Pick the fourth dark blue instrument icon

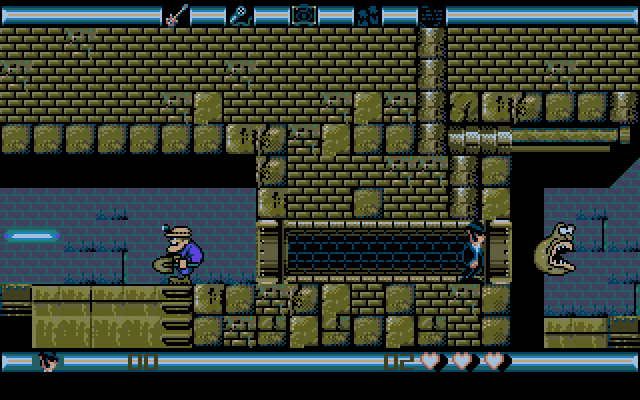(x=367, y=15)
